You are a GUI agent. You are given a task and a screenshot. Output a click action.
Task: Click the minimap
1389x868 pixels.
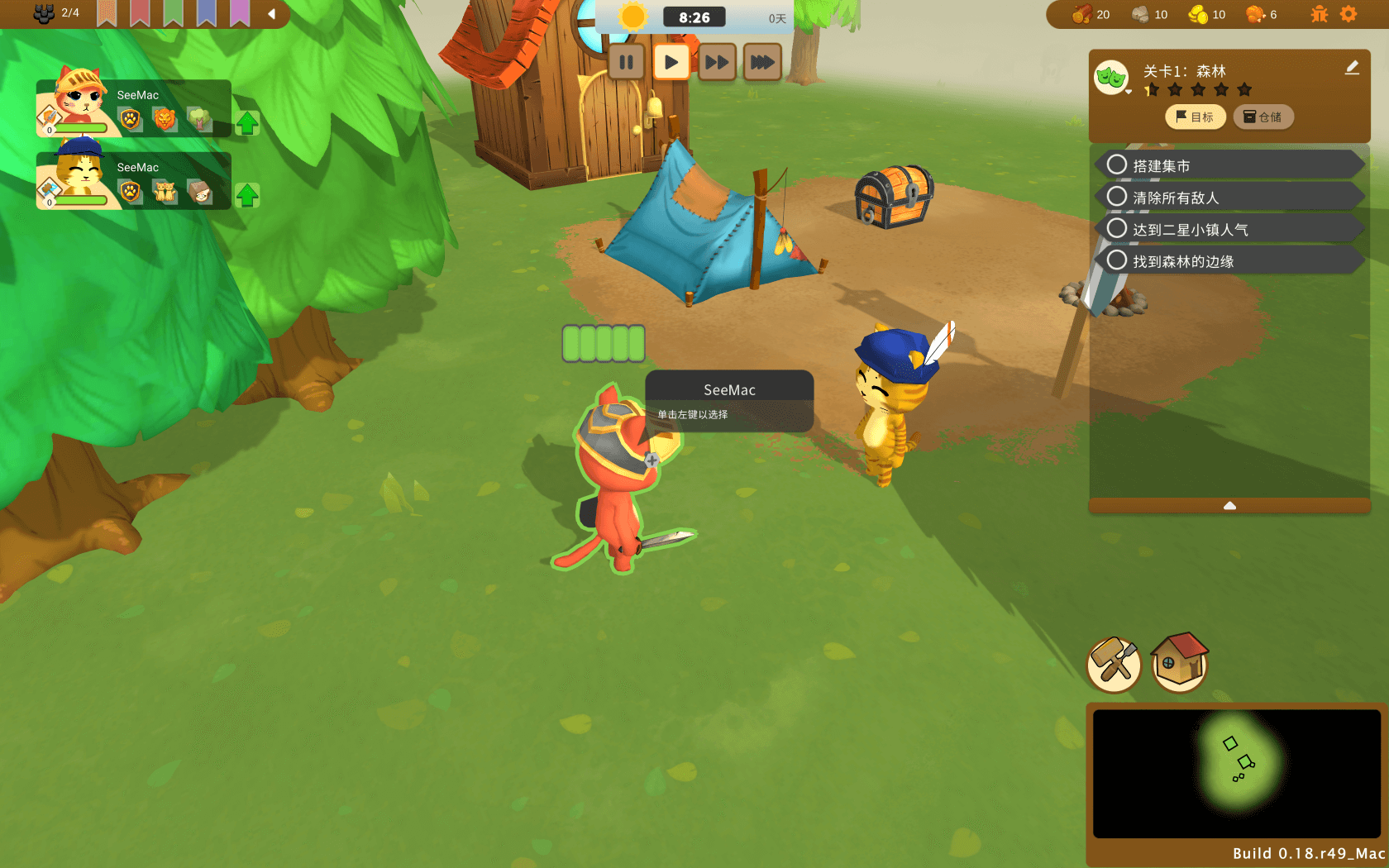pyautogui.click(x=1236, y=773)
